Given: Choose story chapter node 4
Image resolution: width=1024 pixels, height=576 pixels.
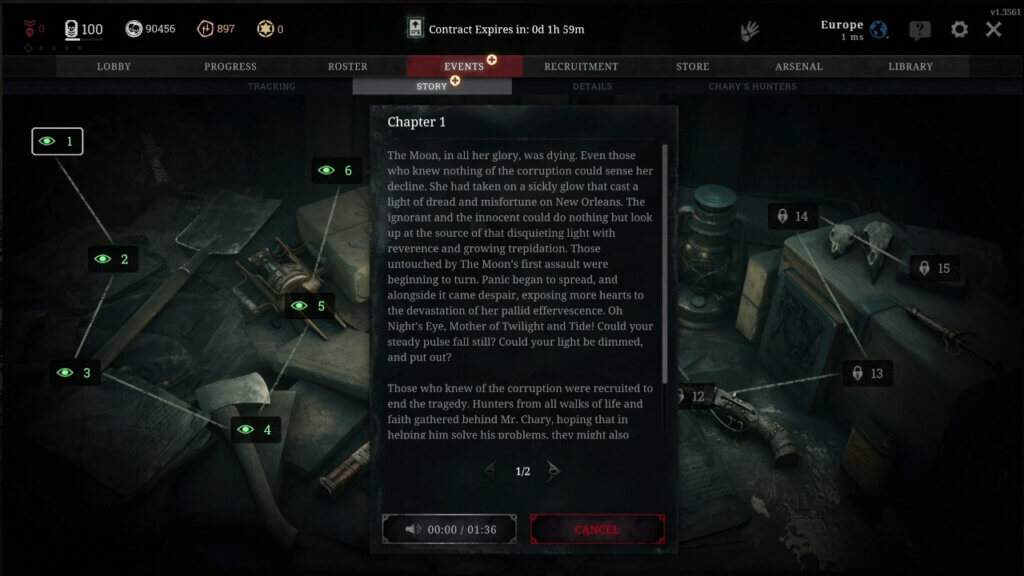Looking at the screenshot, I should 255,431.
